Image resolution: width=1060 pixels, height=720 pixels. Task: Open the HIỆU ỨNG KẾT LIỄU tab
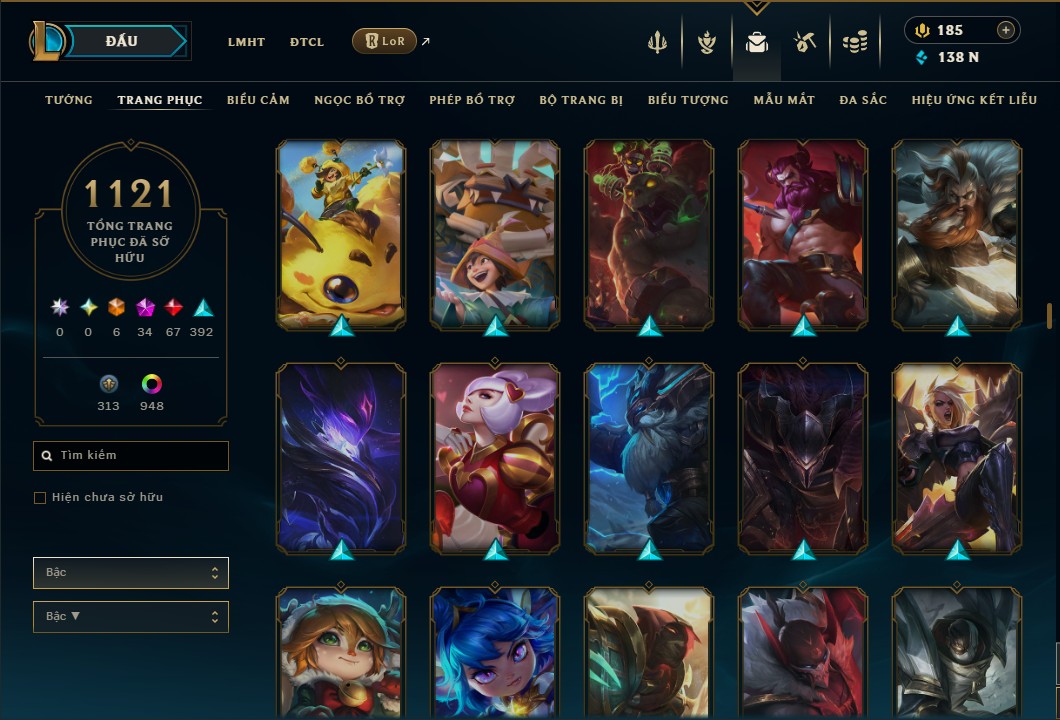pos(975,100)
